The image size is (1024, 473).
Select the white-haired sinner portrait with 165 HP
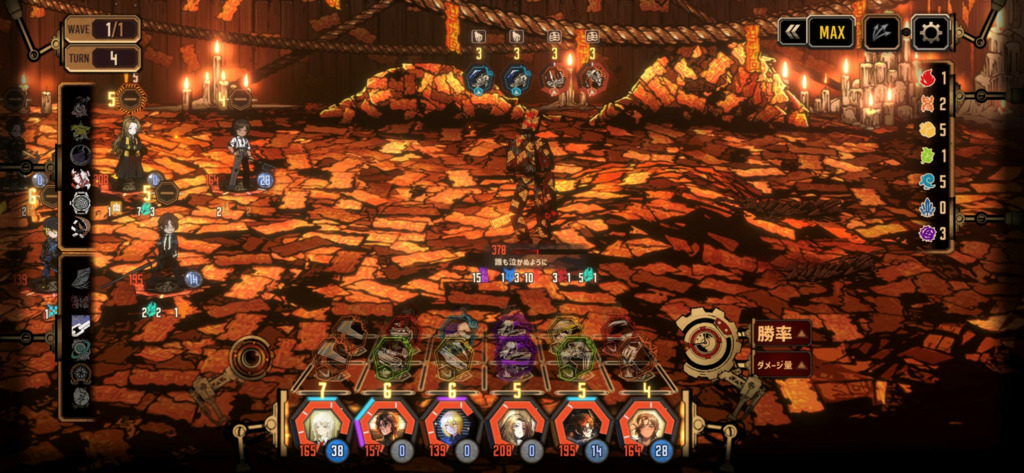click(319, 425)
